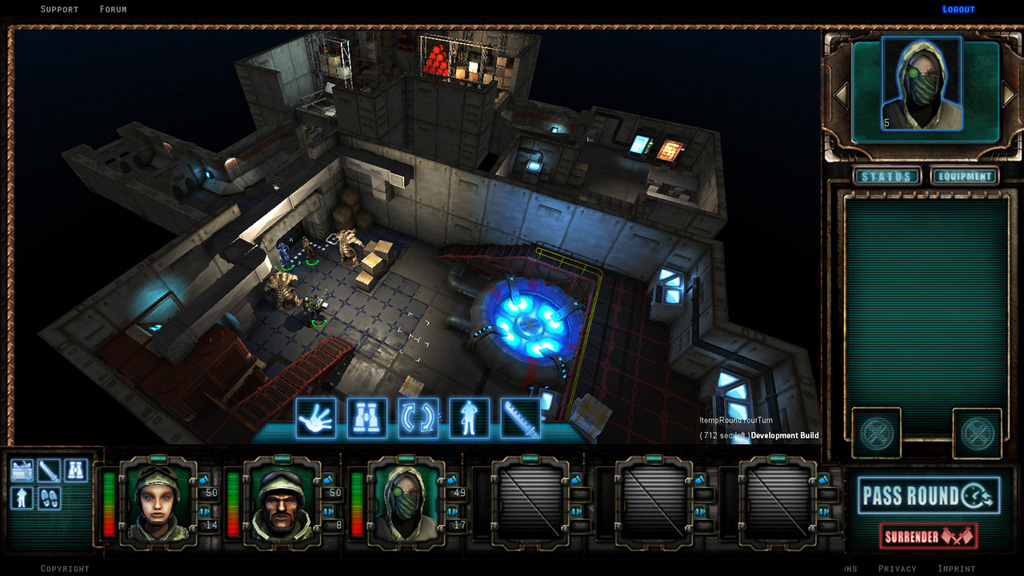Choose the hooded masked soldier in squad bar
The height and width of the screenshot is (576, 1024).
[x=405, y=501]
